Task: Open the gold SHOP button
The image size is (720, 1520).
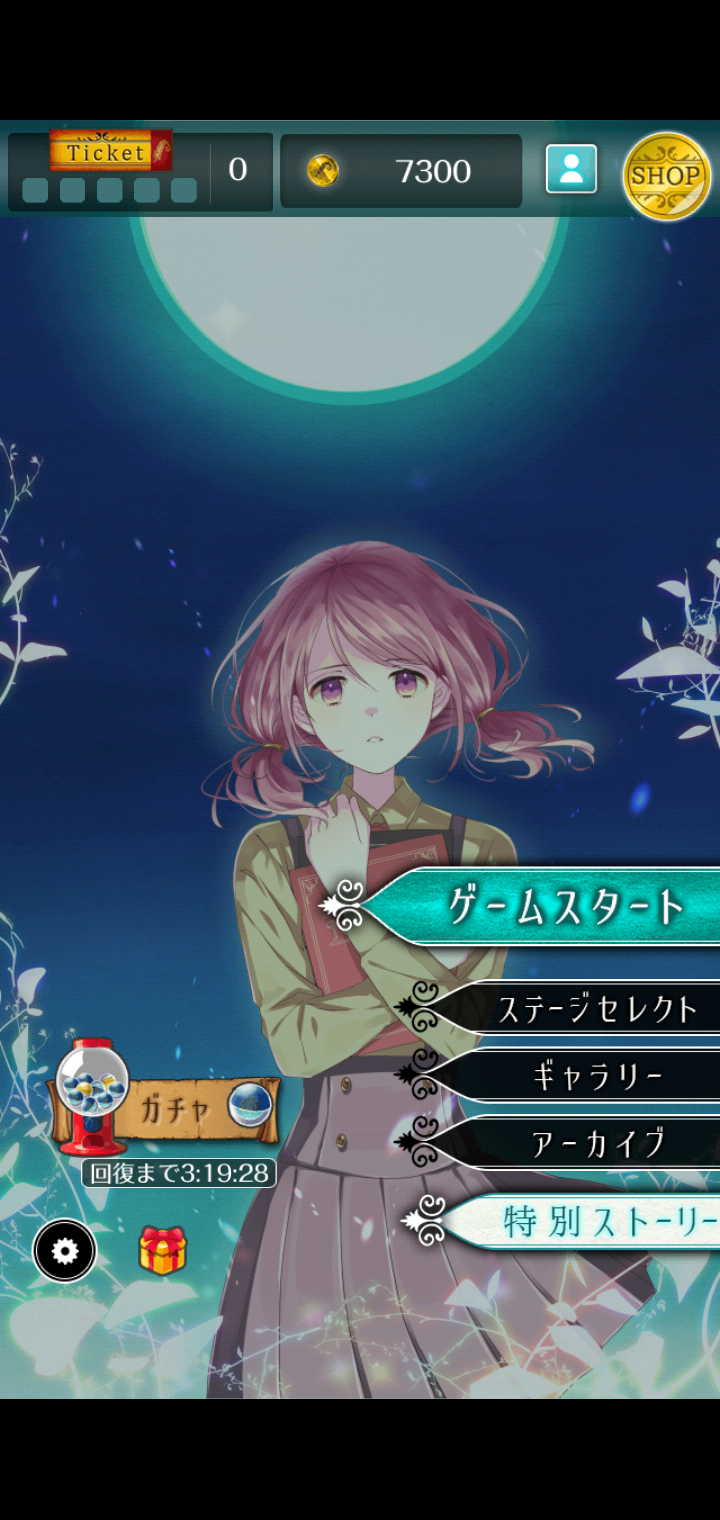Action: tap(666, 176)
